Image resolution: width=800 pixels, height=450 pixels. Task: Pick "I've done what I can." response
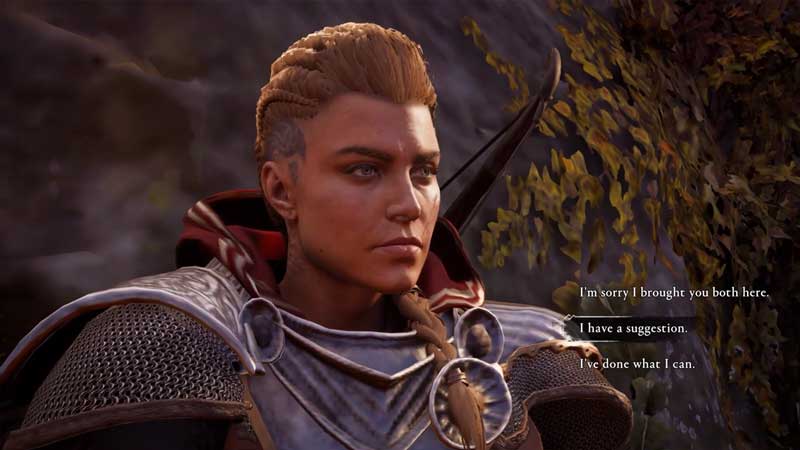[637, 363]
